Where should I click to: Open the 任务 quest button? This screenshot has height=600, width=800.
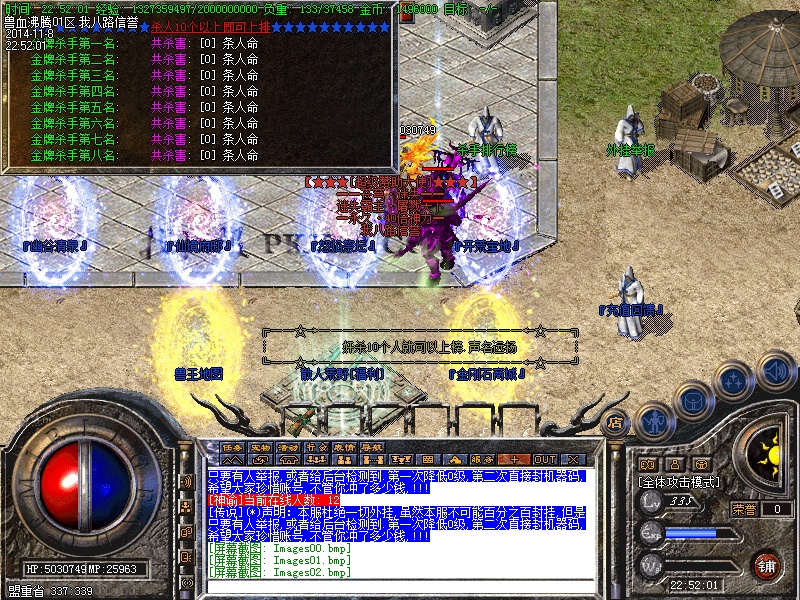point(232,447)
